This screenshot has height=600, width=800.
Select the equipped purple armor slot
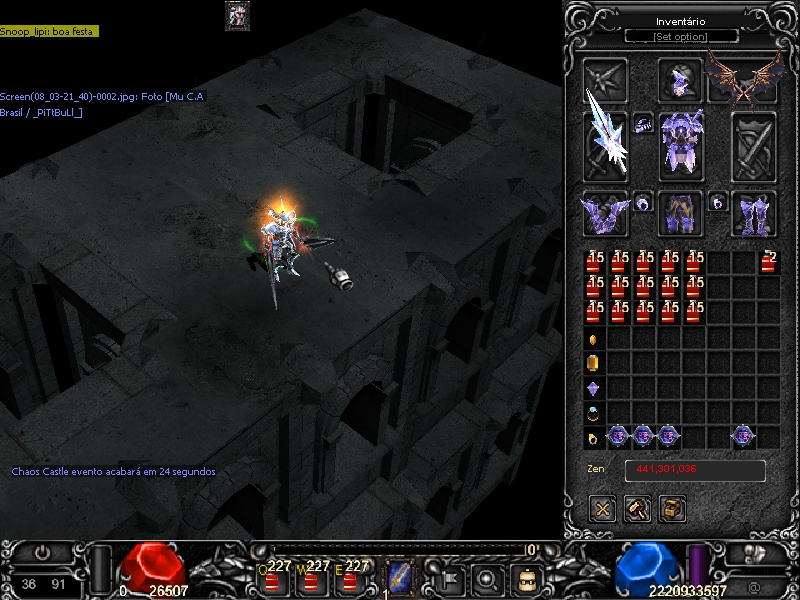pos(680,143)
